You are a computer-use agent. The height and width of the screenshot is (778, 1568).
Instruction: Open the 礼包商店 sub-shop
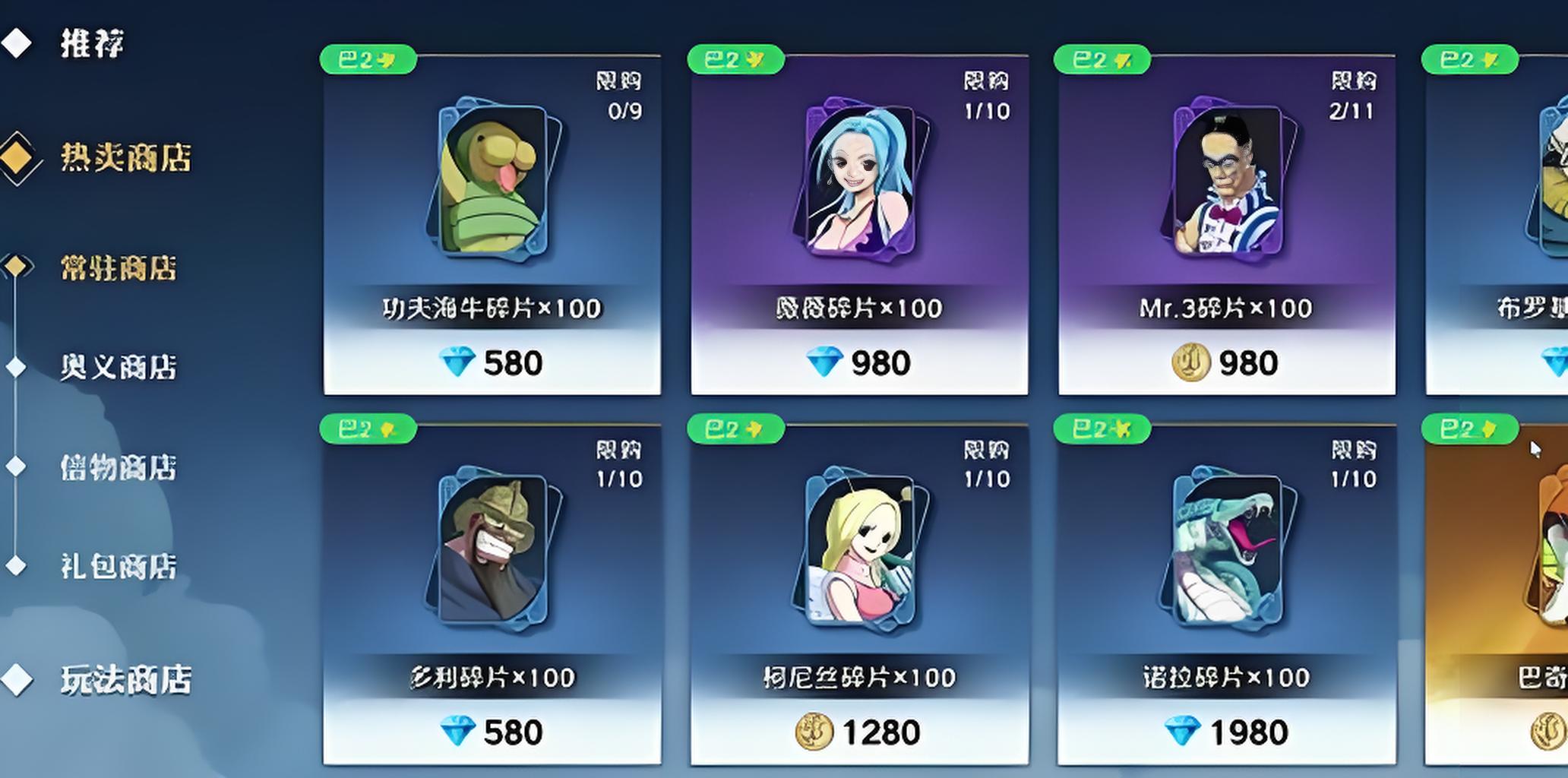point(118,566)
